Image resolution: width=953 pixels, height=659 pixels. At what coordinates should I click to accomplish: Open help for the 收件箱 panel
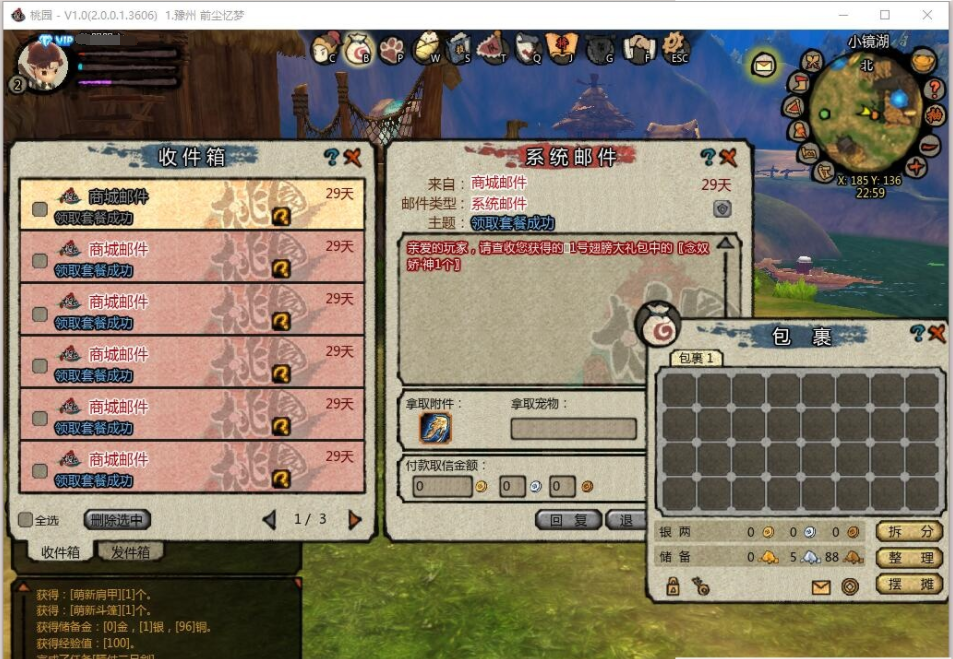tap(332, 157)
